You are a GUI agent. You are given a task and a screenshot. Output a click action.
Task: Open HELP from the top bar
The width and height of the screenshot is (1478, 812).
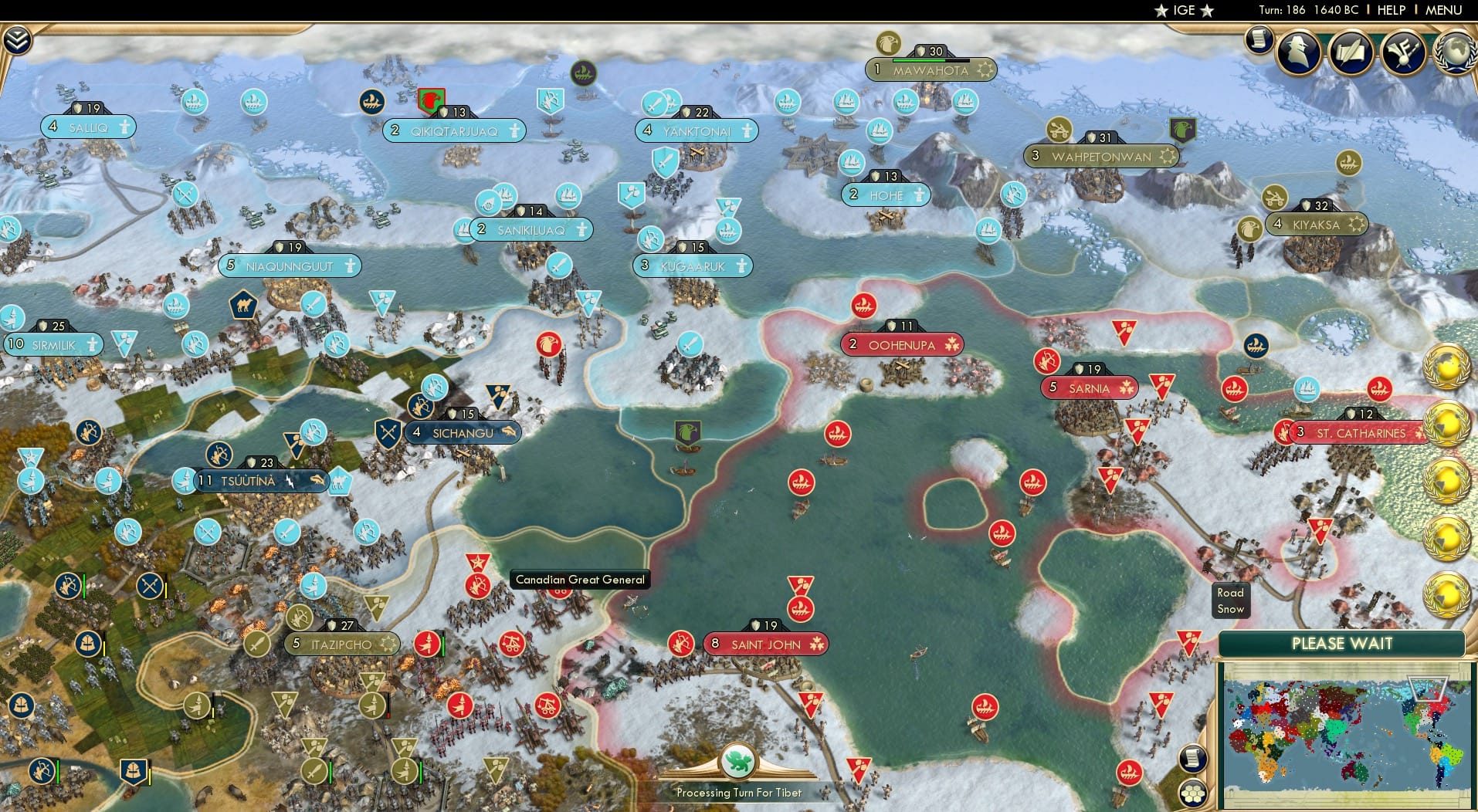coord(1391,10)
